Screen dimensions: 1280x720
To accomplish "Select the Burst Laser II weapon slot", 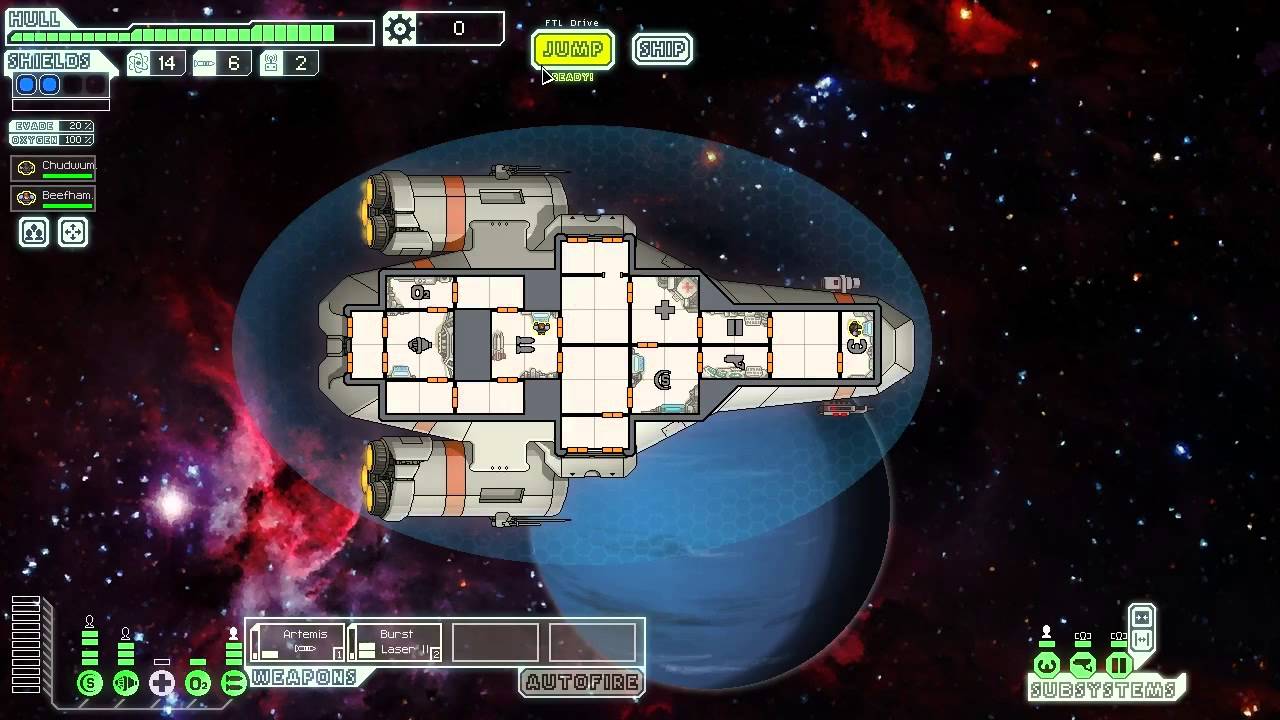I will [x=396, y=640].
